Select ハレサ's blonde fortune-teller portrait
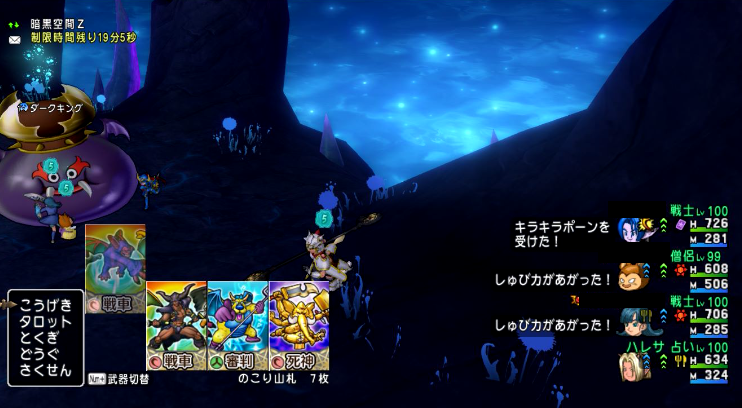 (632, 365)
